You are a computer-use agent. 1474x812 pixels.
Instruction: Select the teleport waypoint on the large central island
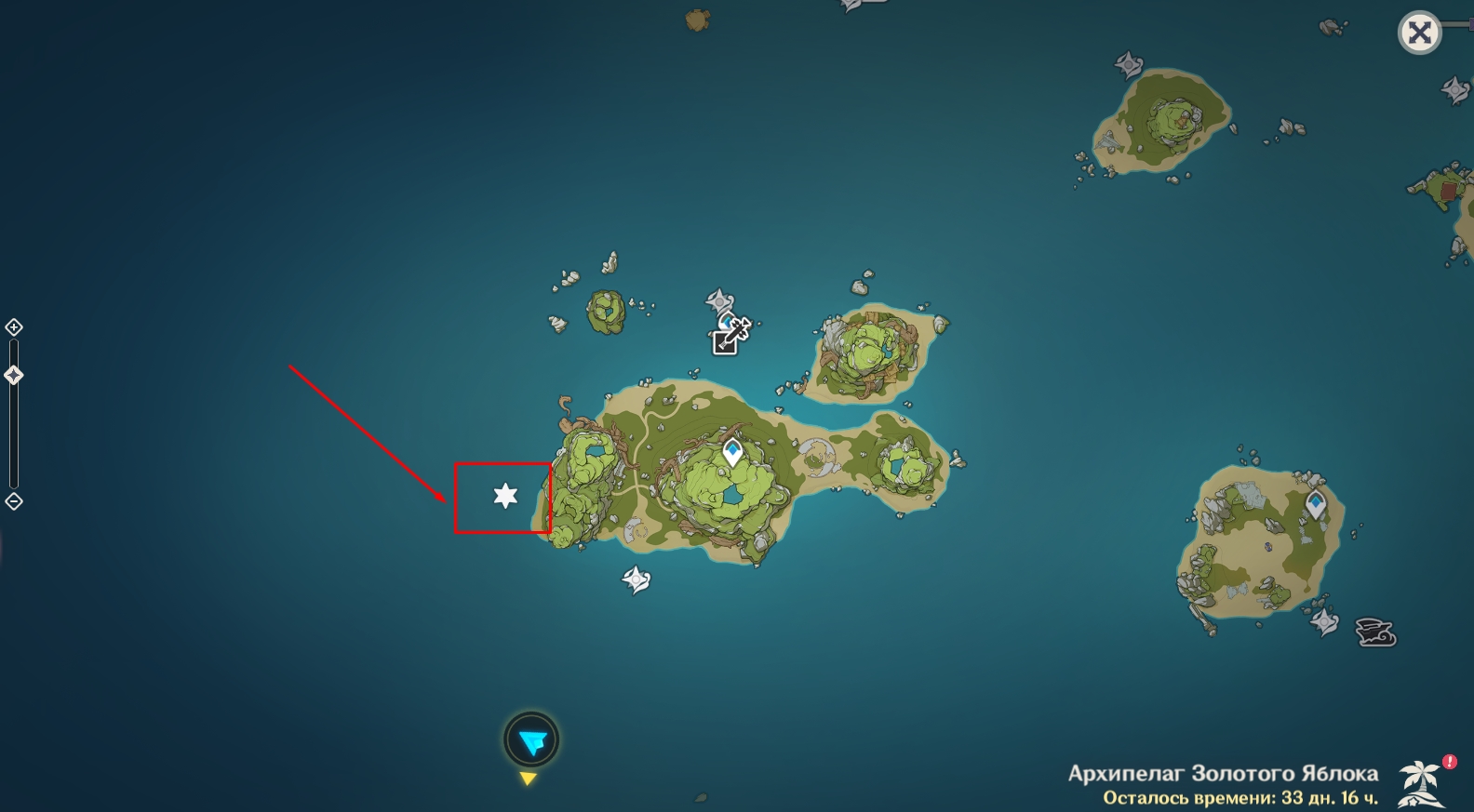733,453
